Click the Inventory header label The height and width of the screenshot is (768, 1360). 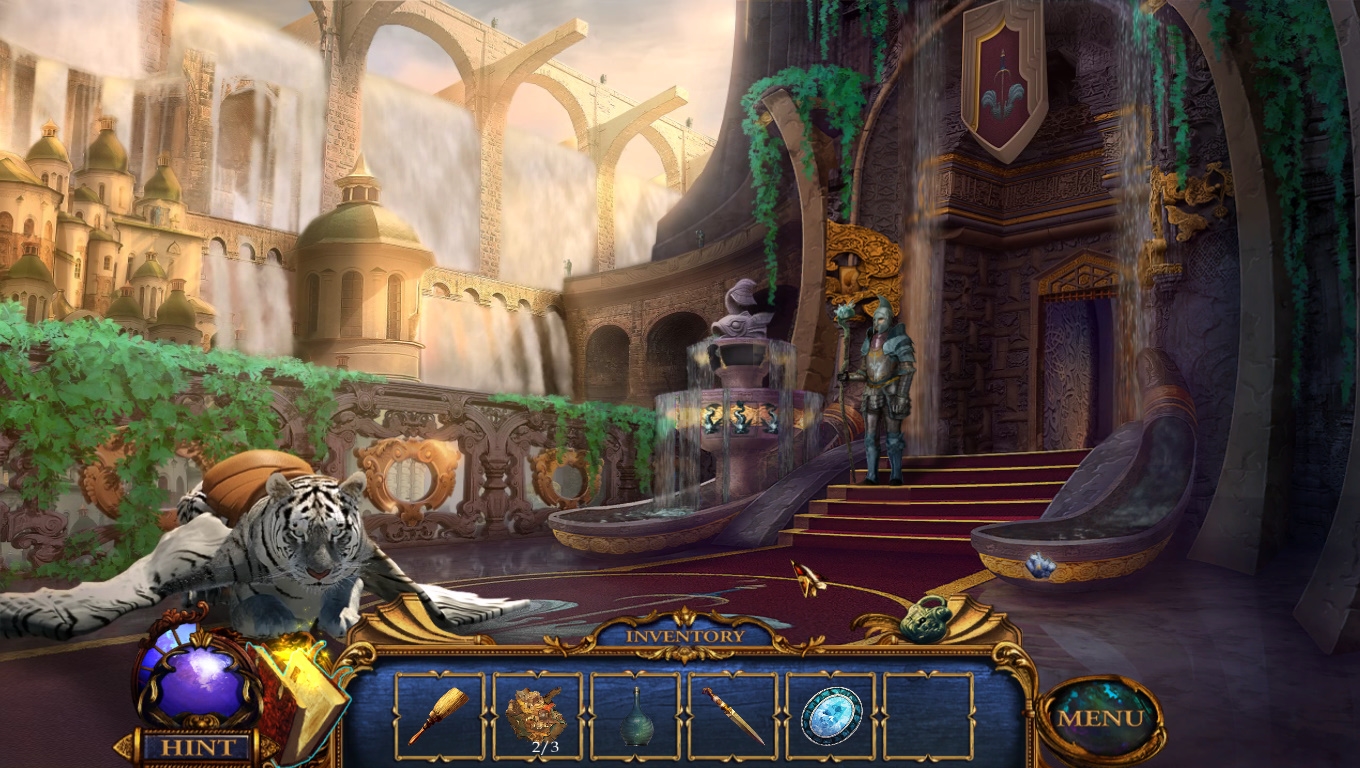point(685,636)
